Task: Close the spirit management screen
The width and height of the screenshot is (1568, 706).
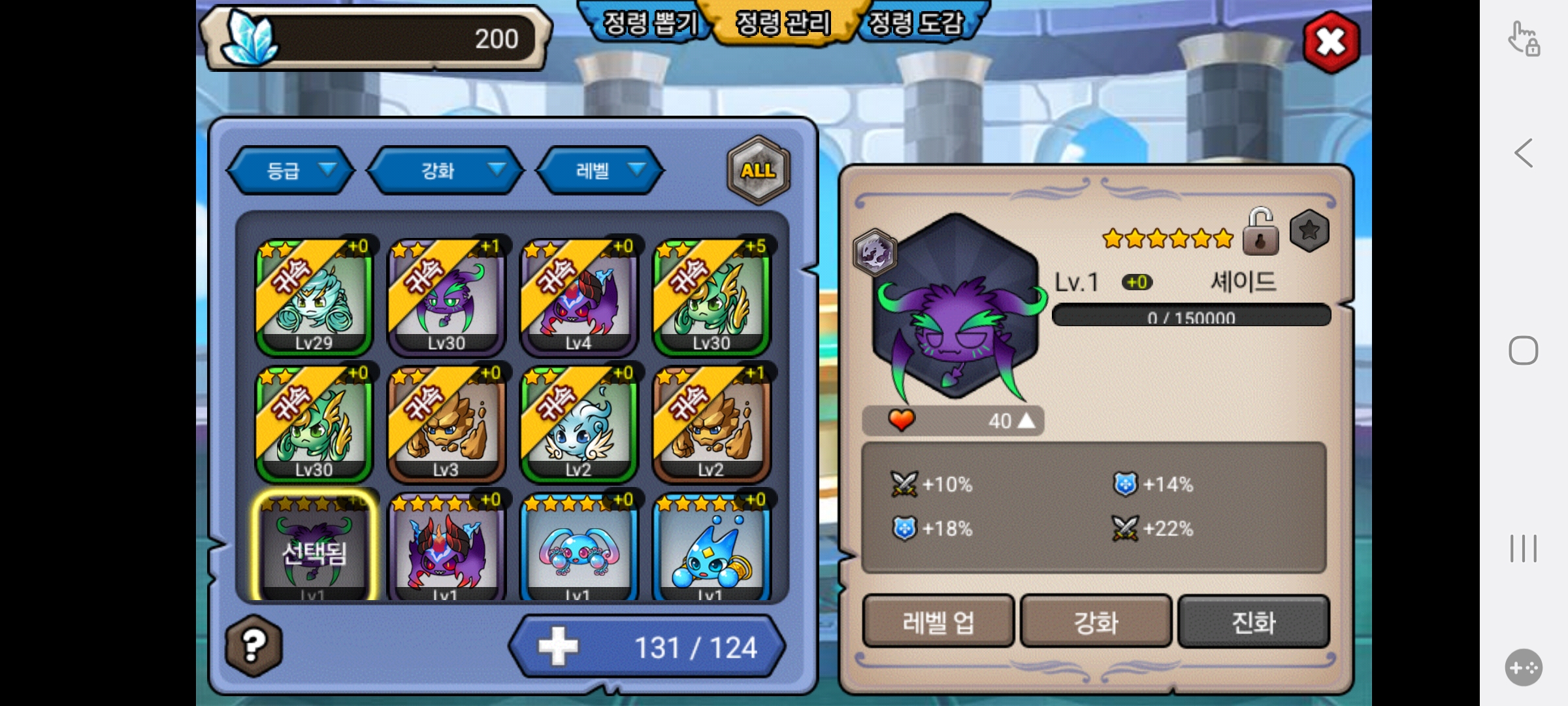Action: 1331,42
